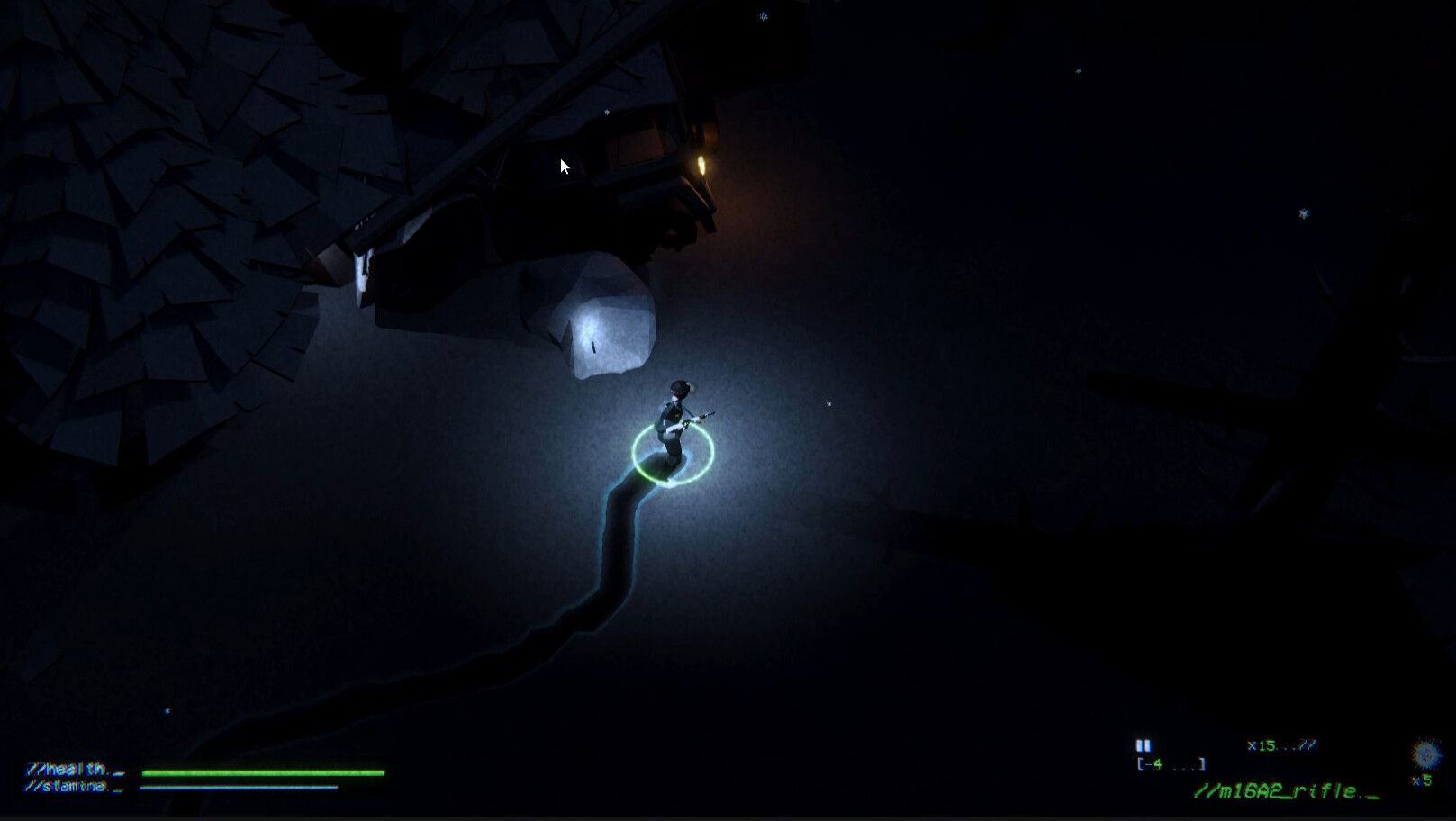Click the [-4] magazine indicator
Image resolution: width=1456 pixels, height=821 pixels.
coord(1171,764)
